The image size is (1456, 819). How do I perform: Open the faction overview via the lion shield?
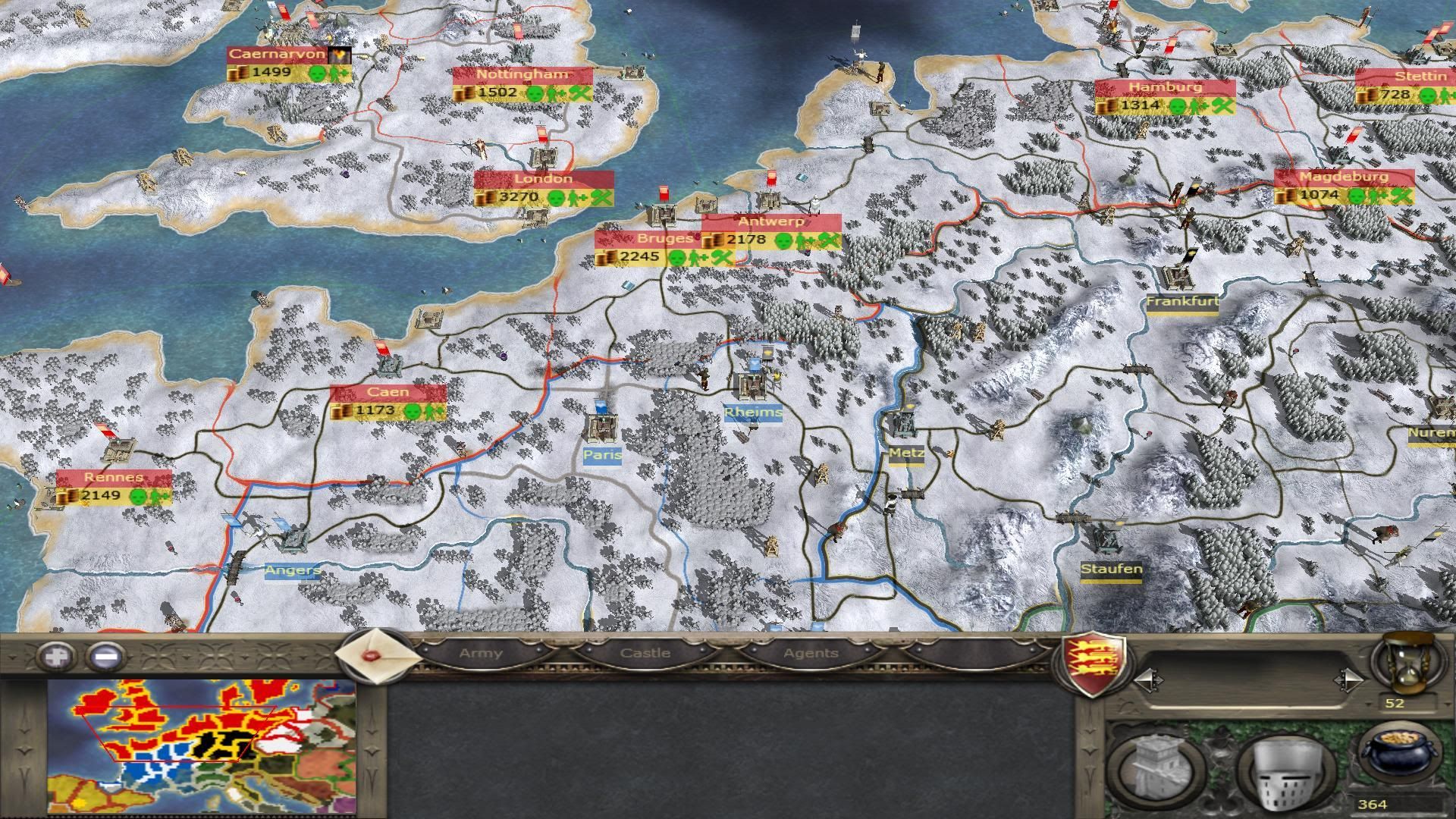click(x=1093, y=664)
